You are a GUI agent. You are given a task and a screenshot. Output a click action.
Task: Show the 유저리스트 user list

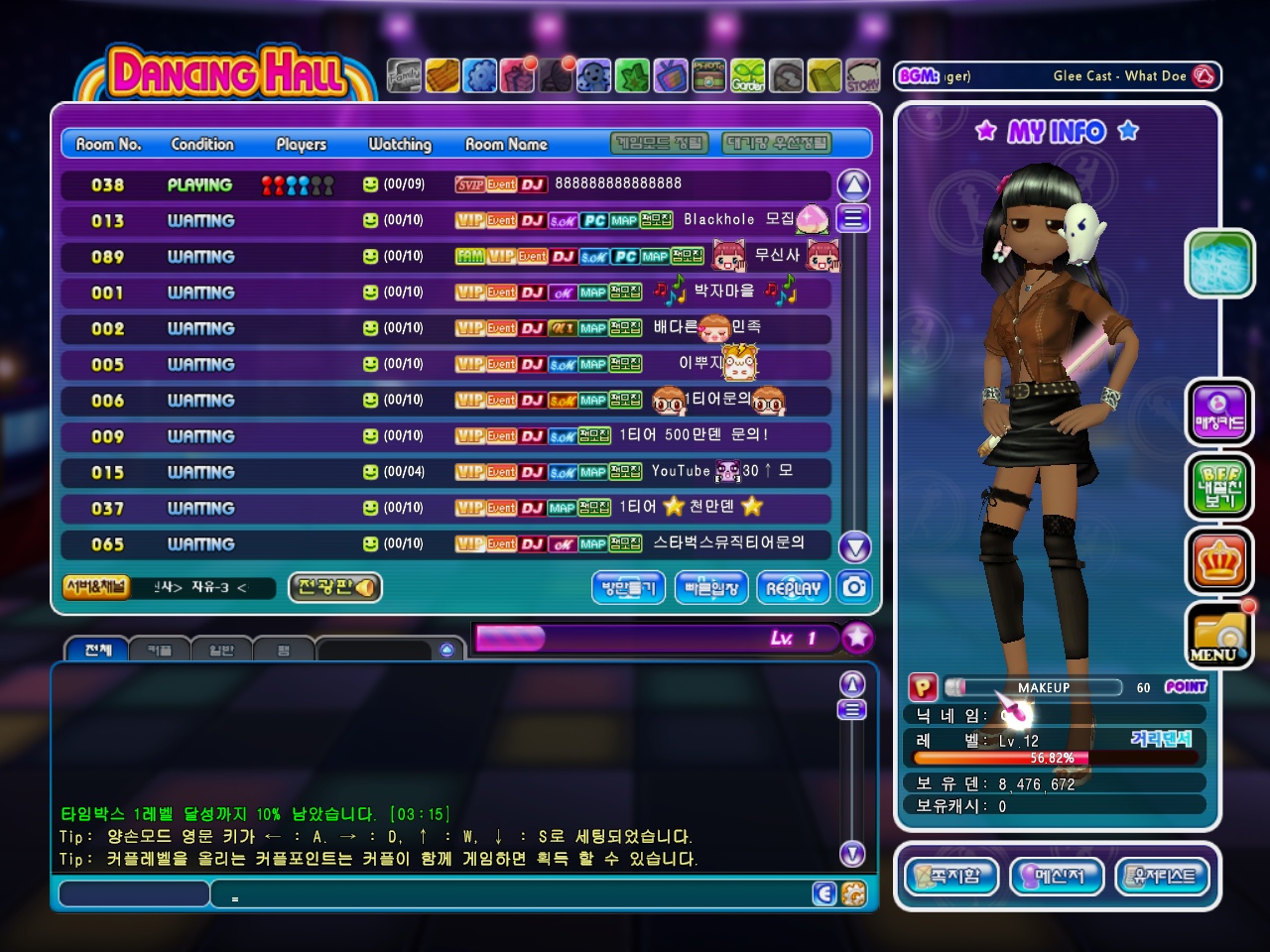[x=1163, y=877]
